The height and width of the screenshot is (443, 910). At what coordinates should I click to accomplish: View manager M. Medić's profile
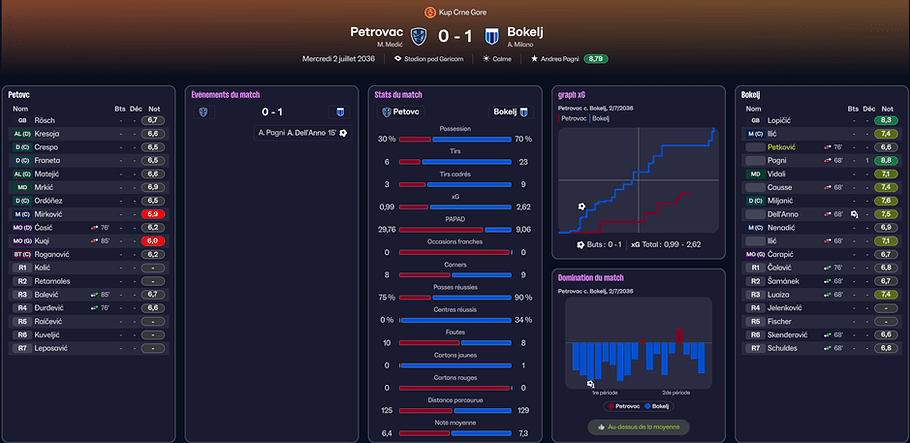pyautogui.click(x=389, y=44)
